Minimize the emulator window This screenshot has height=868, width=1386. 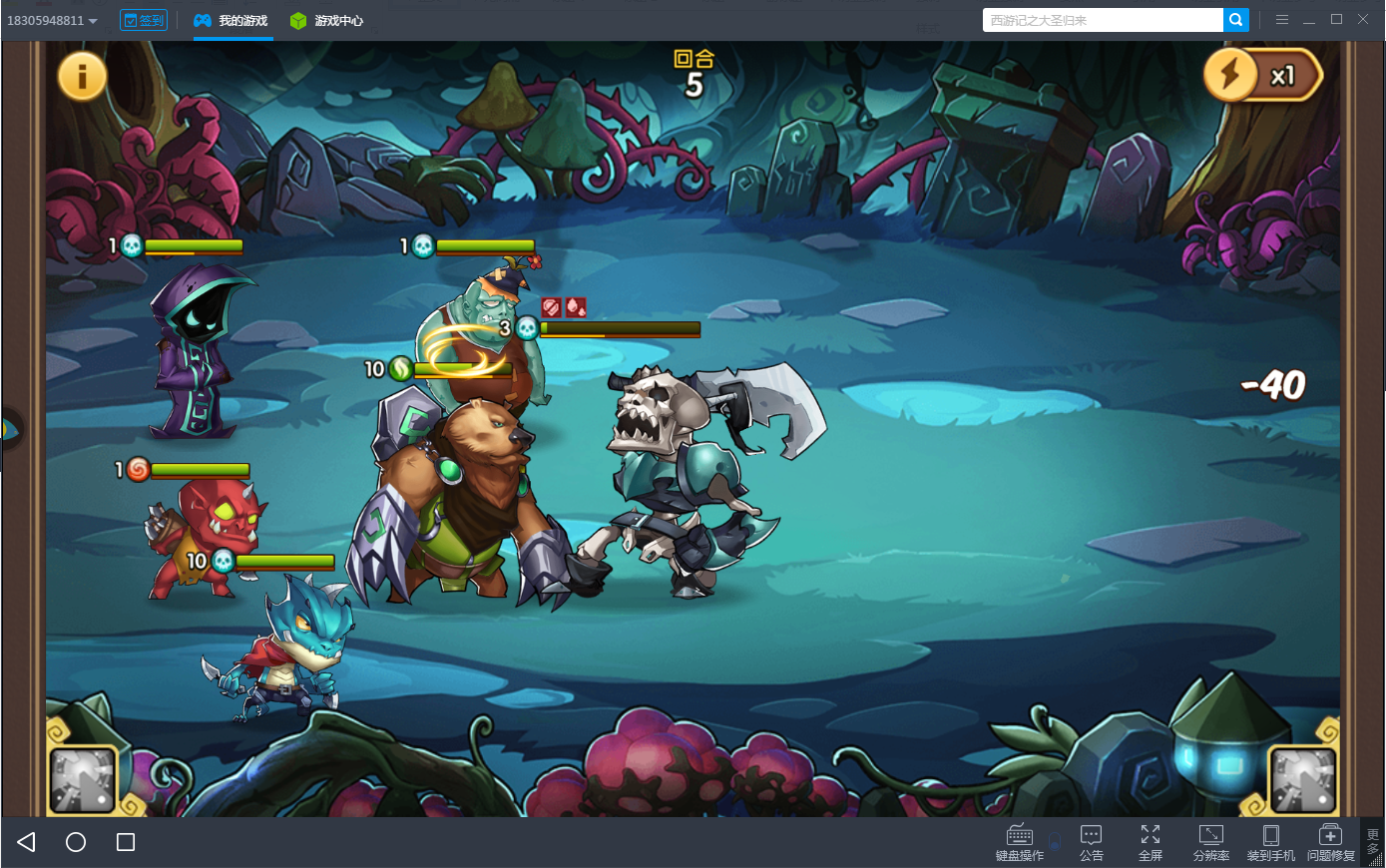point(1309,20)
